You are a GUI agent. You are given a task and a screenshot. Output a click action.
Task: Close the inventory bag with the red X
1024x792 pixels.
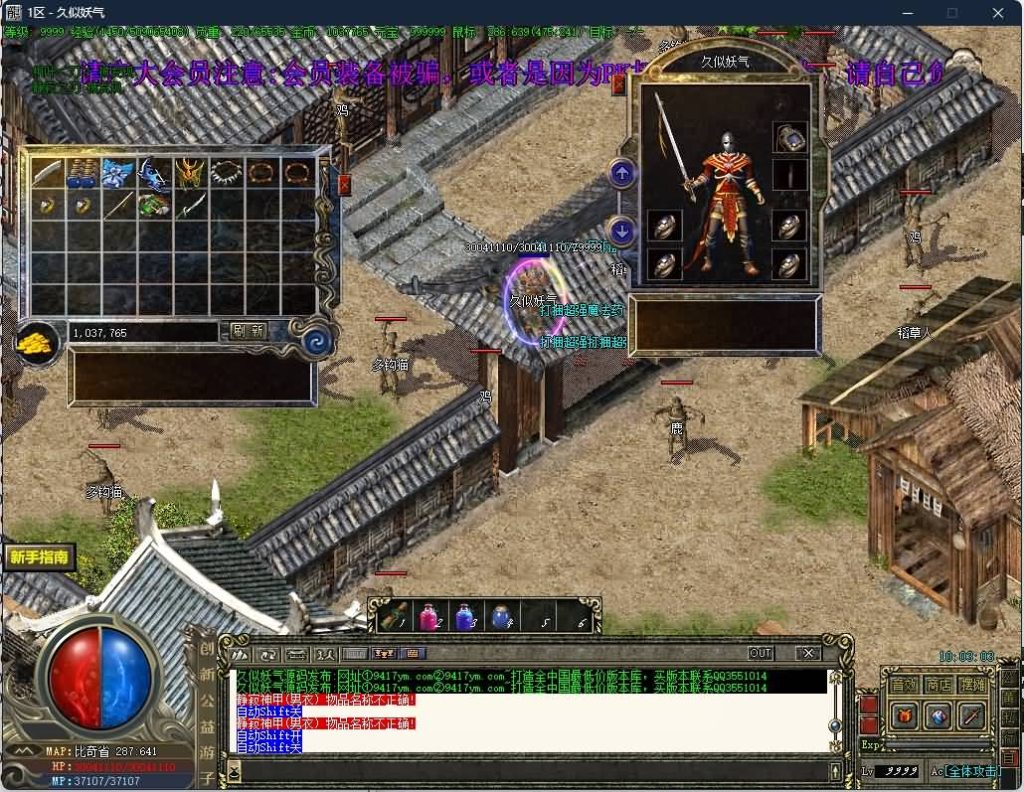(x=345, y=185)
